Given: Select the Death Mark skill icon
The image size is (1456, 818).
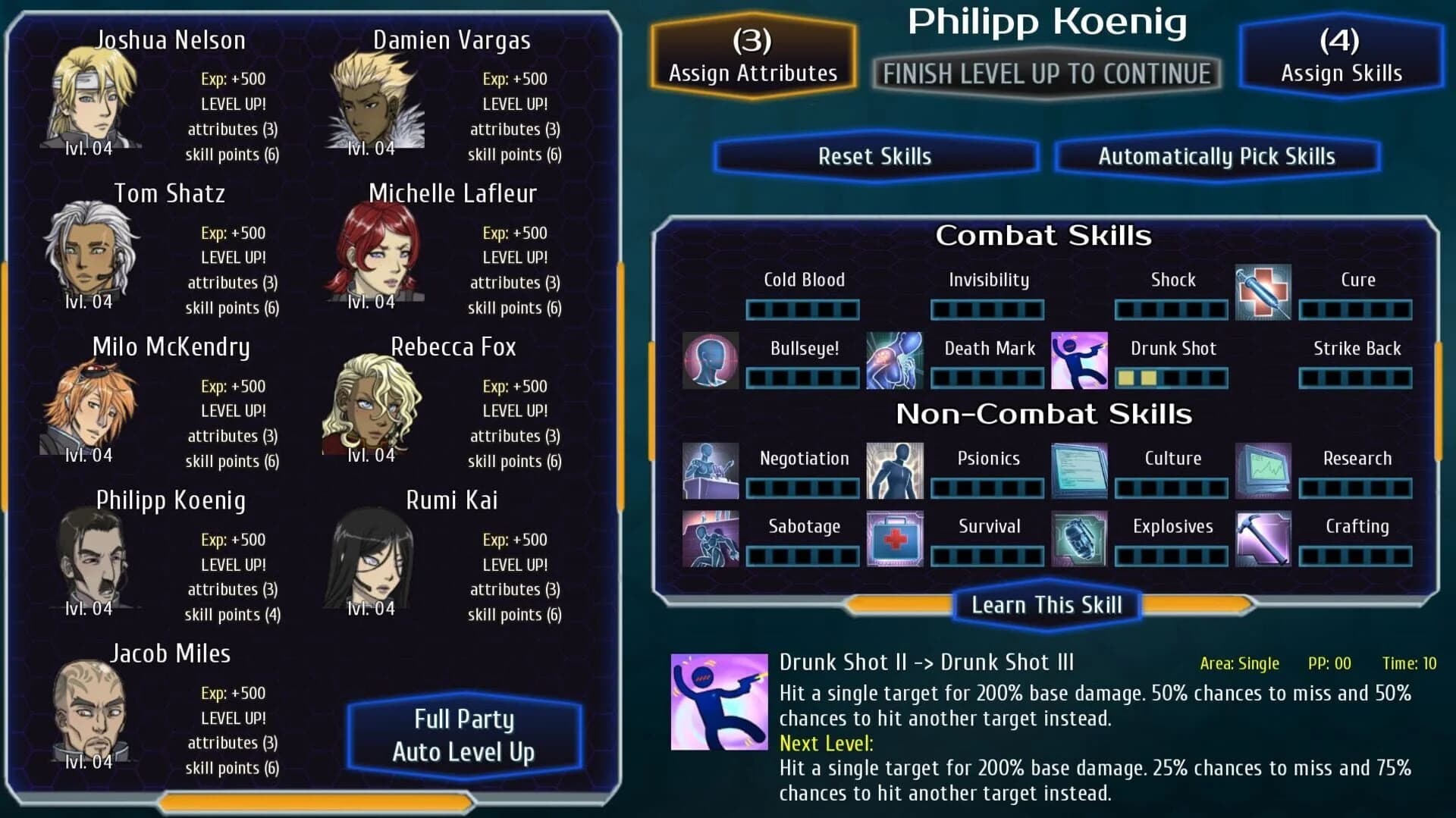Looking at the screenshot, I should point(895,360).
